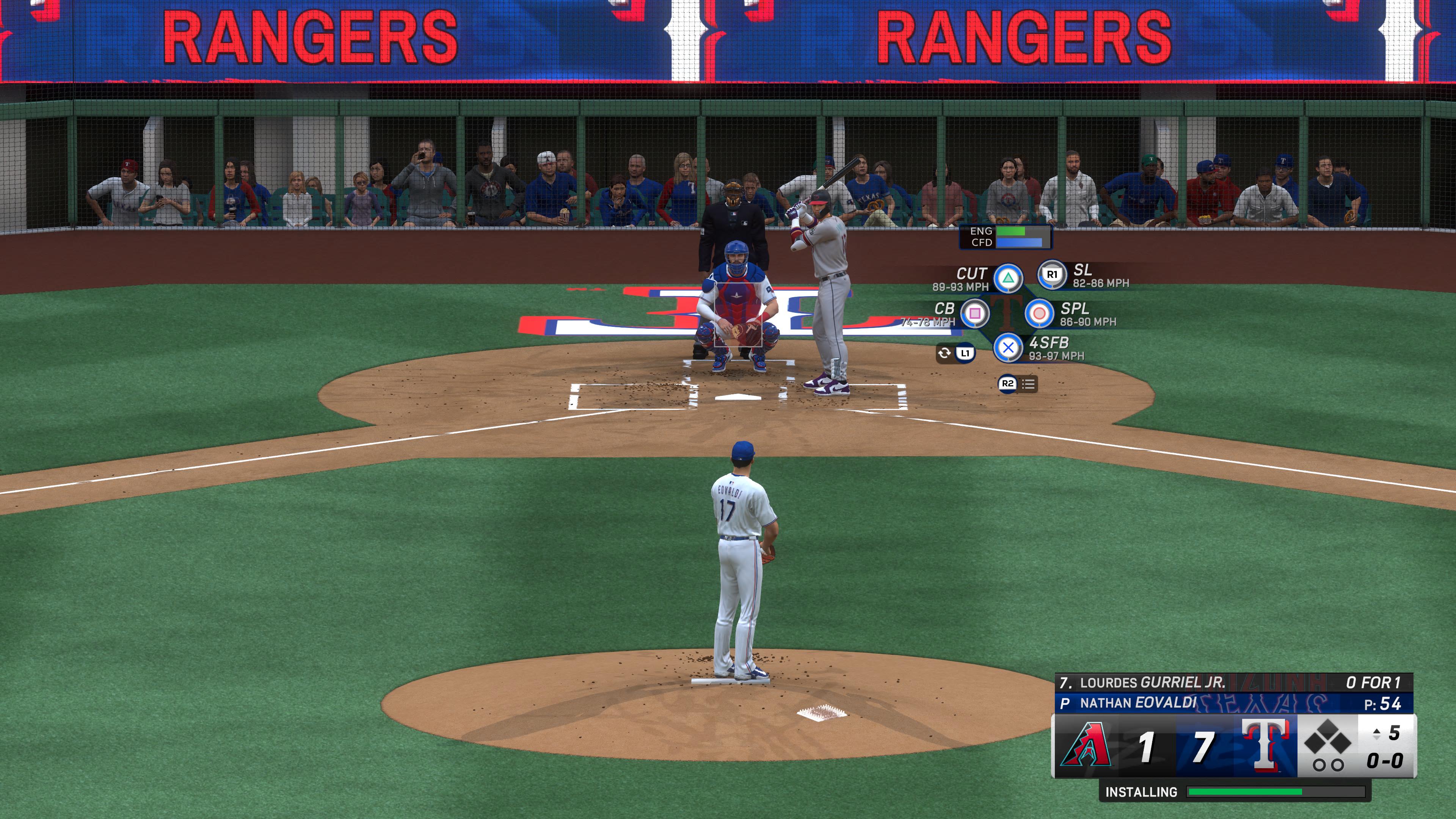1456x819 pixels.
Task: Click the swap arrows icon beside the pitches
Action: coord(944,354)
